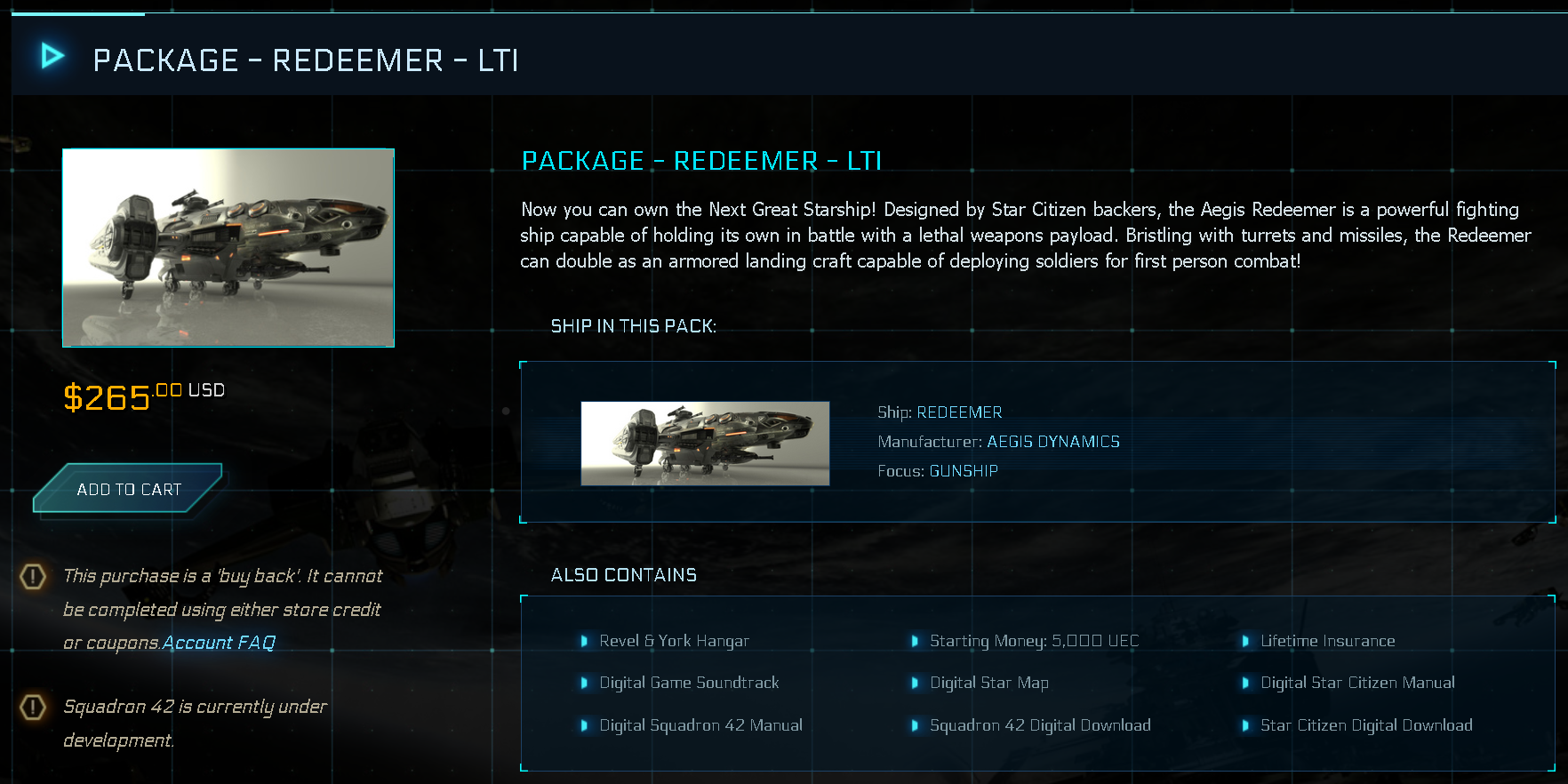Open the AEGIS DYNAMICS manufacturer link
Viewport: 1568px width, 784px height.
click(1053, 441)
